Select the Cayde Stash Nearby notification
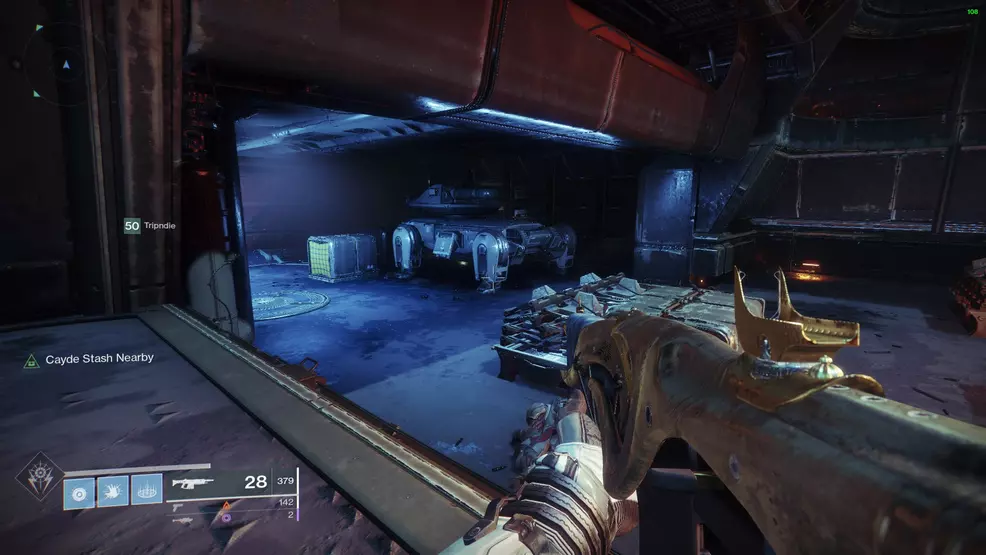The image size is (986, 555). 88,358
